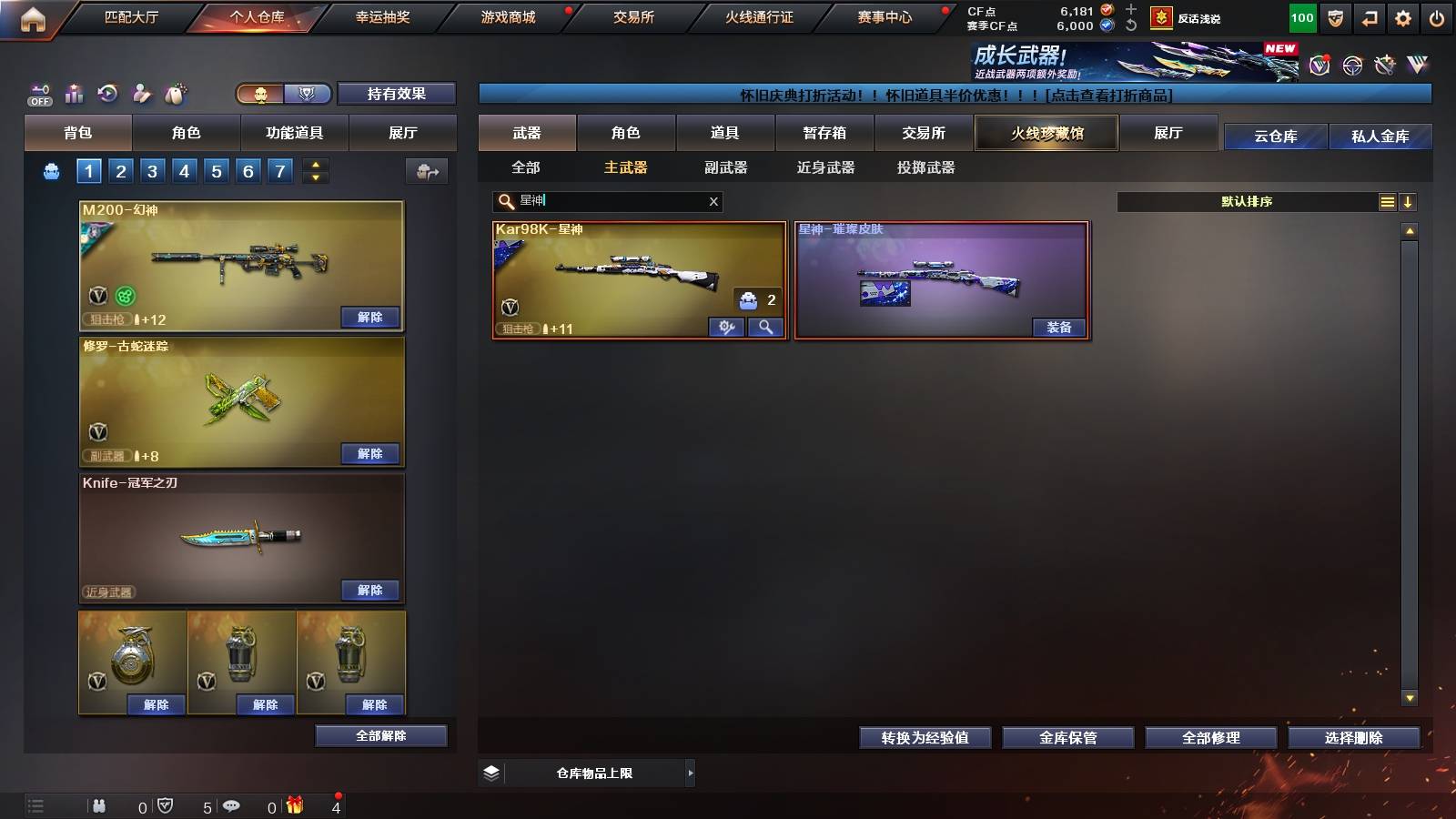Click the magnifier preview icon on the Kar98K-星神 card
The image size is (1456, 819).
click(x=765, y=326)
